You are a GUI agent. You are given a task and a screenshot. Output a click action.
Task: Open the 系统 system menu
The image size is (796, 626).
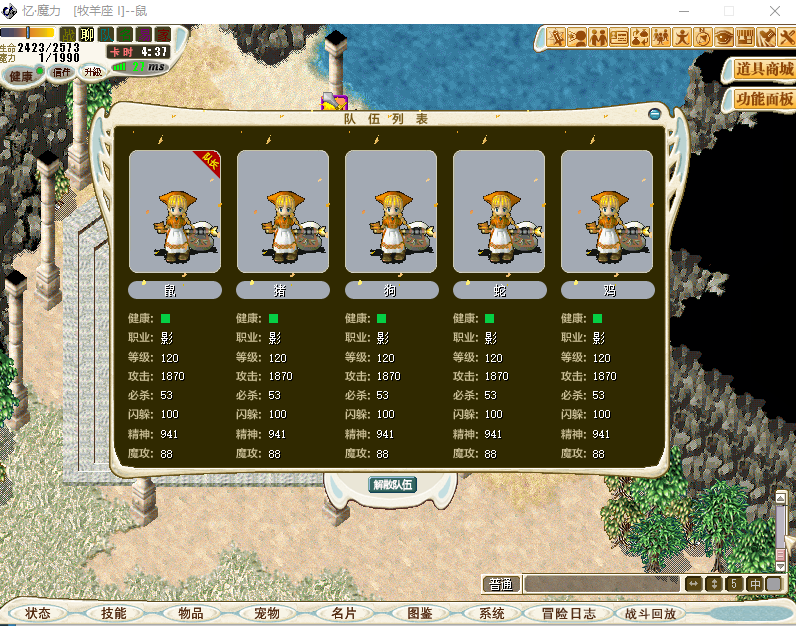click(x=492, y=613)
